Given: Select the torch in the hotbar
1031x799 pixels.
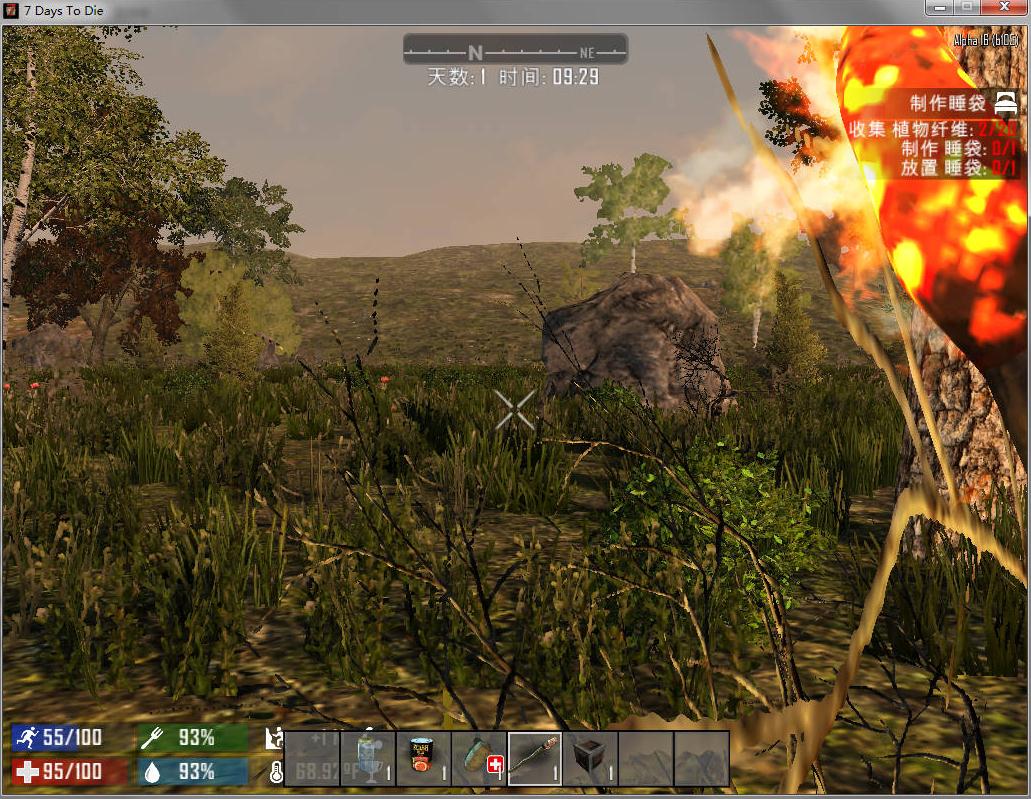Looking at the screenshot, I should point(535,759).
